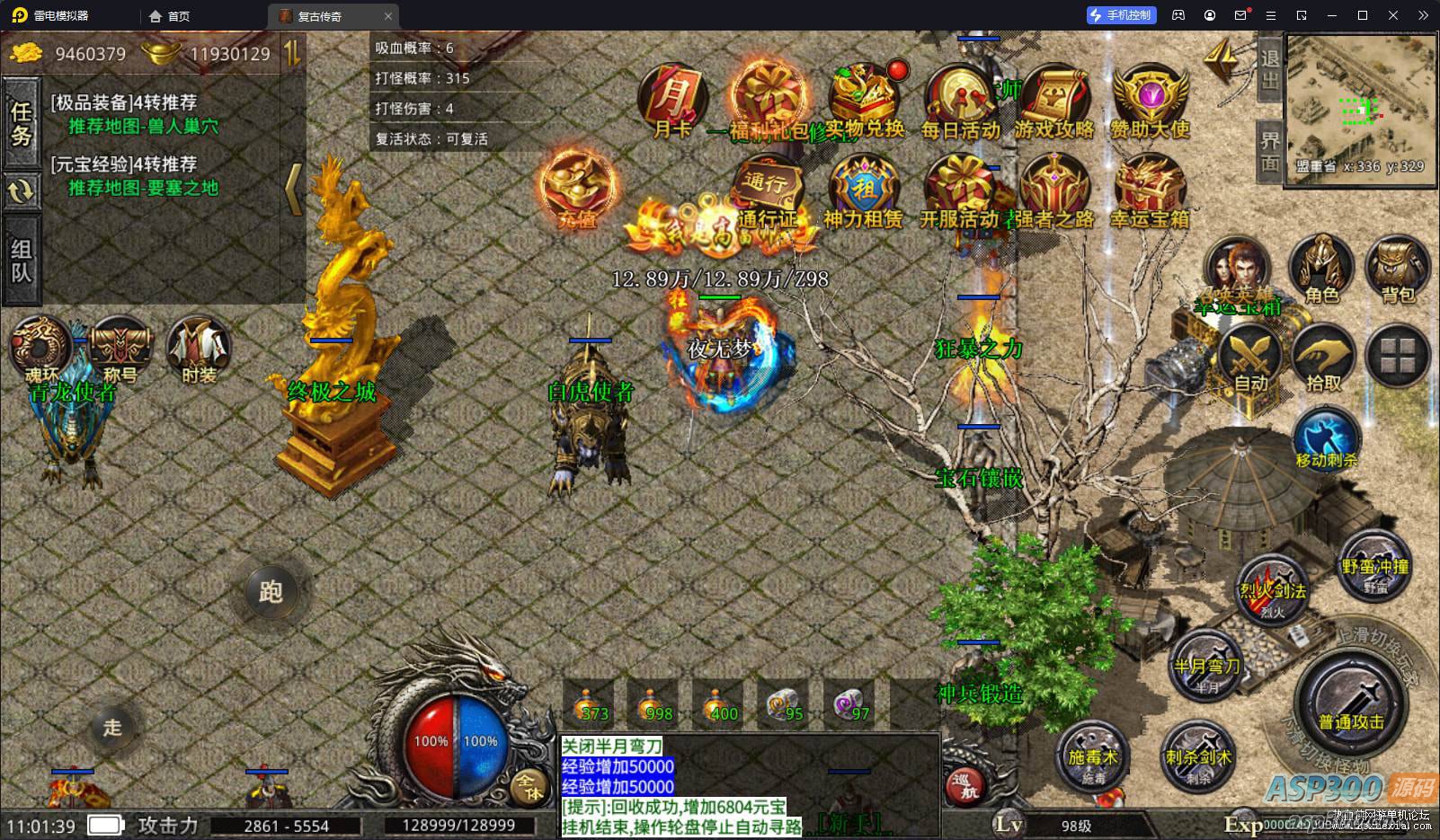Close the 复古传奇 emulator tab
The image size is (1440, 840).
tap(388, 16)
